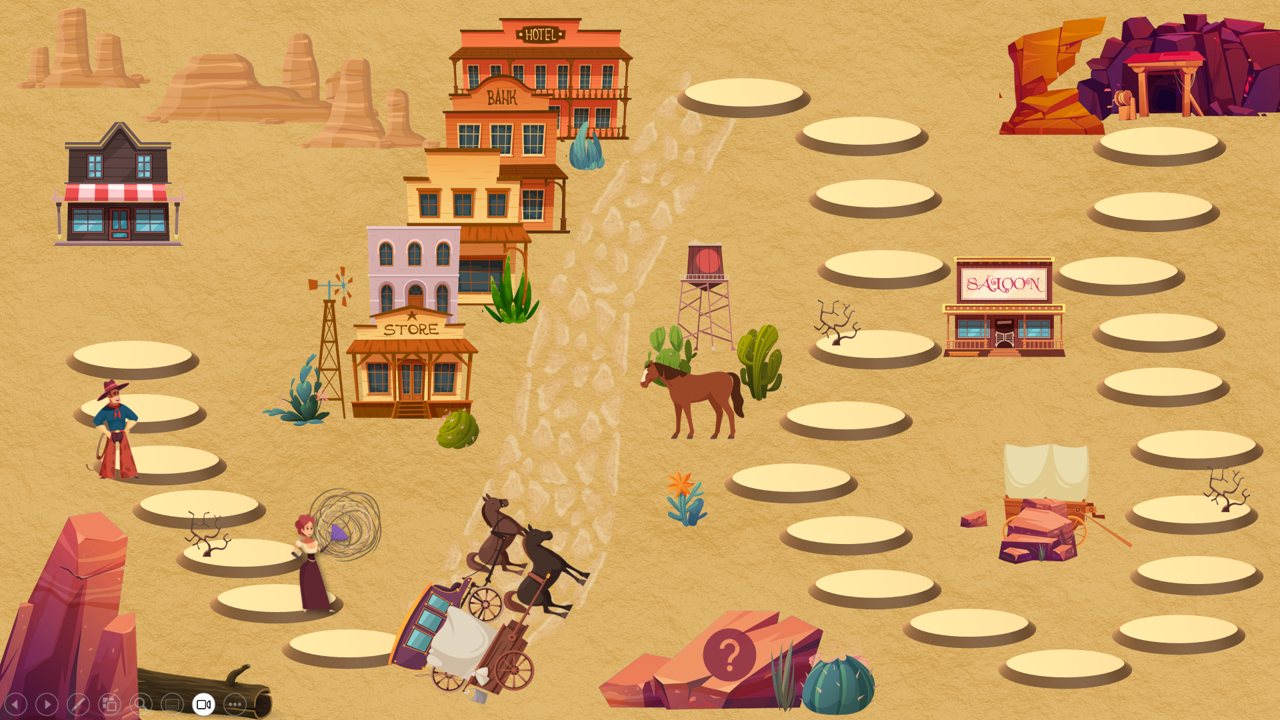Toggle the slideshow camera button
This screenshot has width=1280, height=720.
tap(203, 704)
